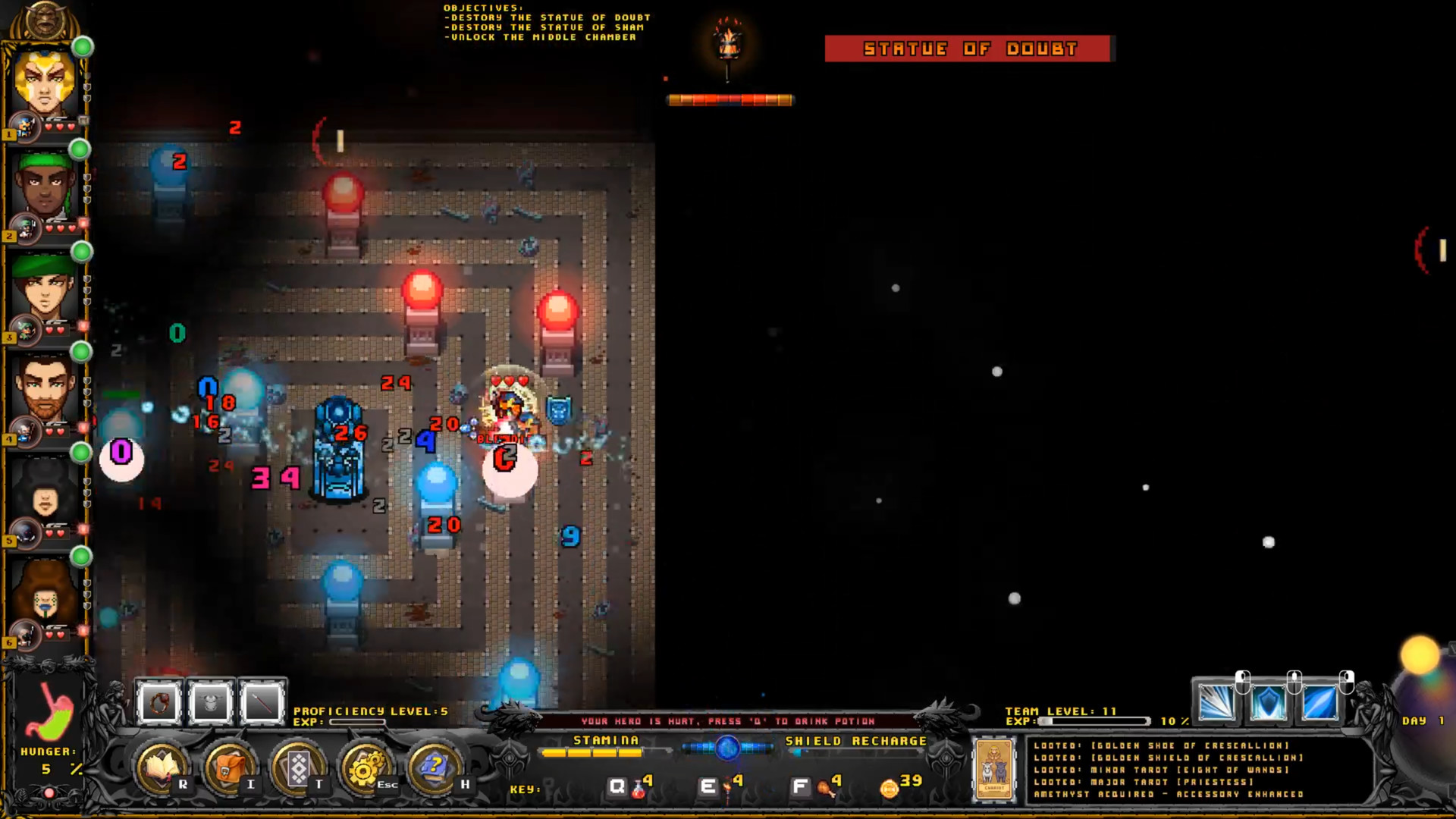This screenshot has height=819, width=1456.
Task: Select the wand weapon slot
Action: pos(262,703)
